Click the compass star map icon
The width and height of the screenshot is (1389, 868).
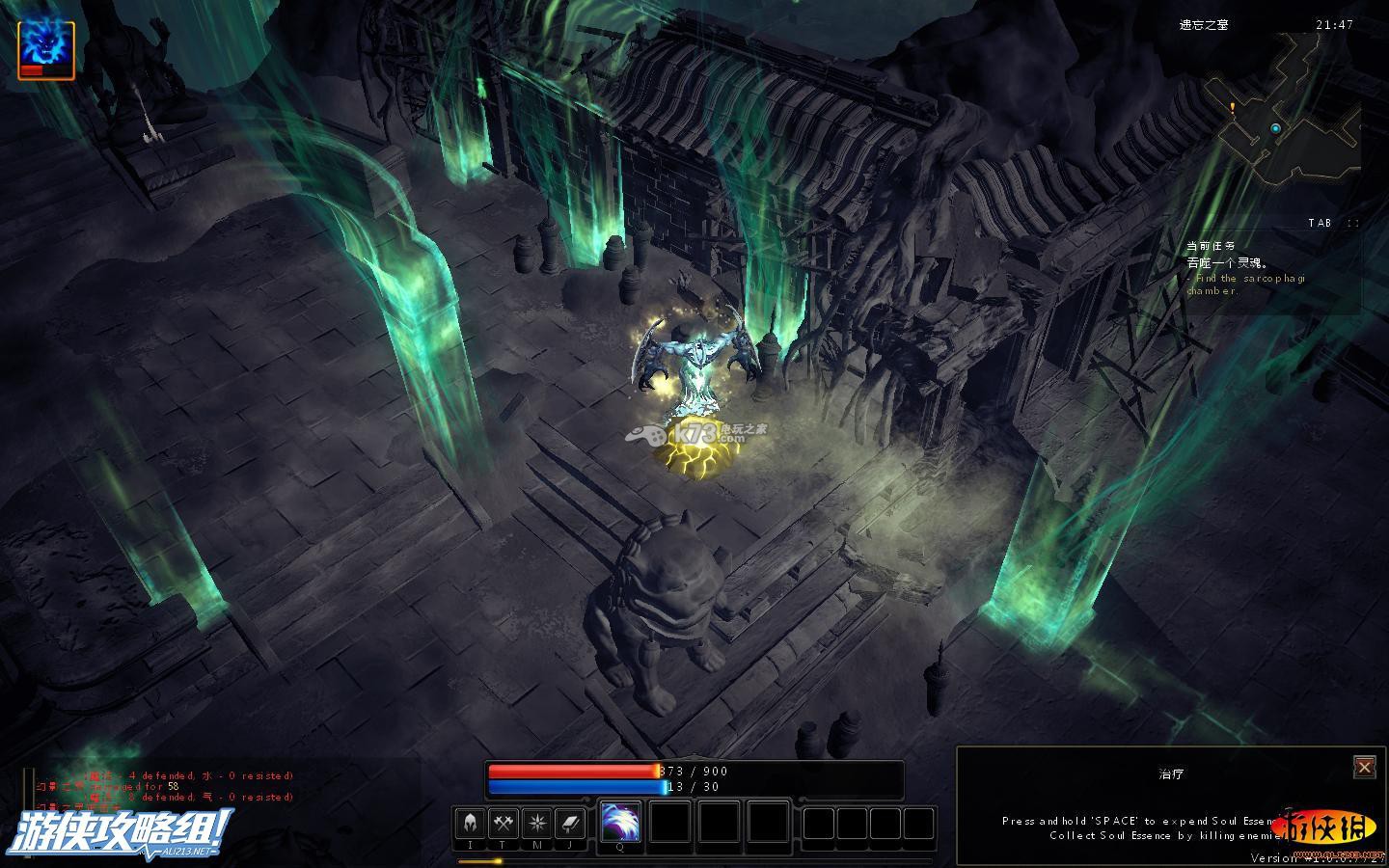point(536,824)
